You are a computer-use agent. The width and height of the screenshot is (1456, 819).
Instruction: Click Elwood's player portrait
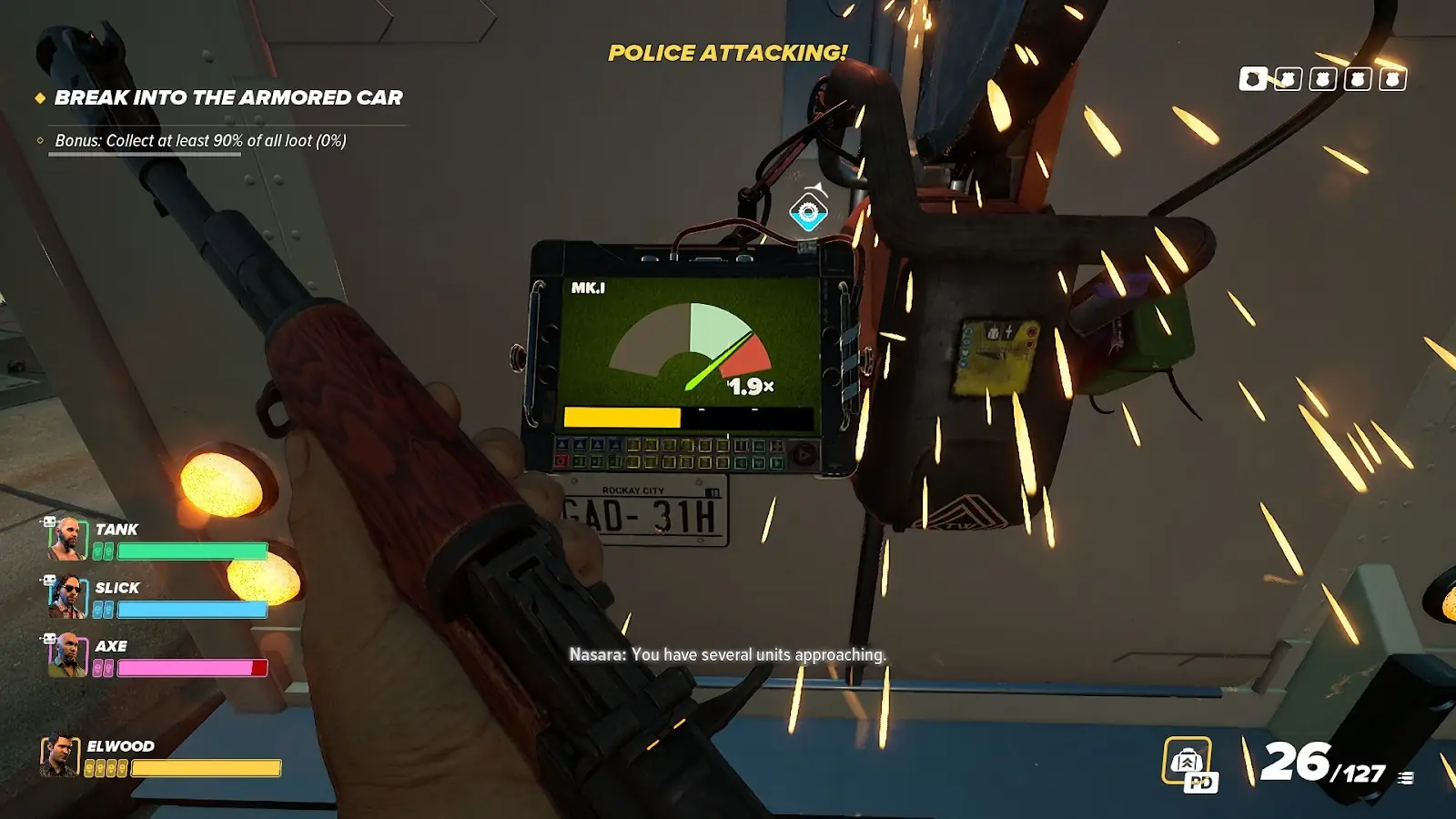coord(59,756)
